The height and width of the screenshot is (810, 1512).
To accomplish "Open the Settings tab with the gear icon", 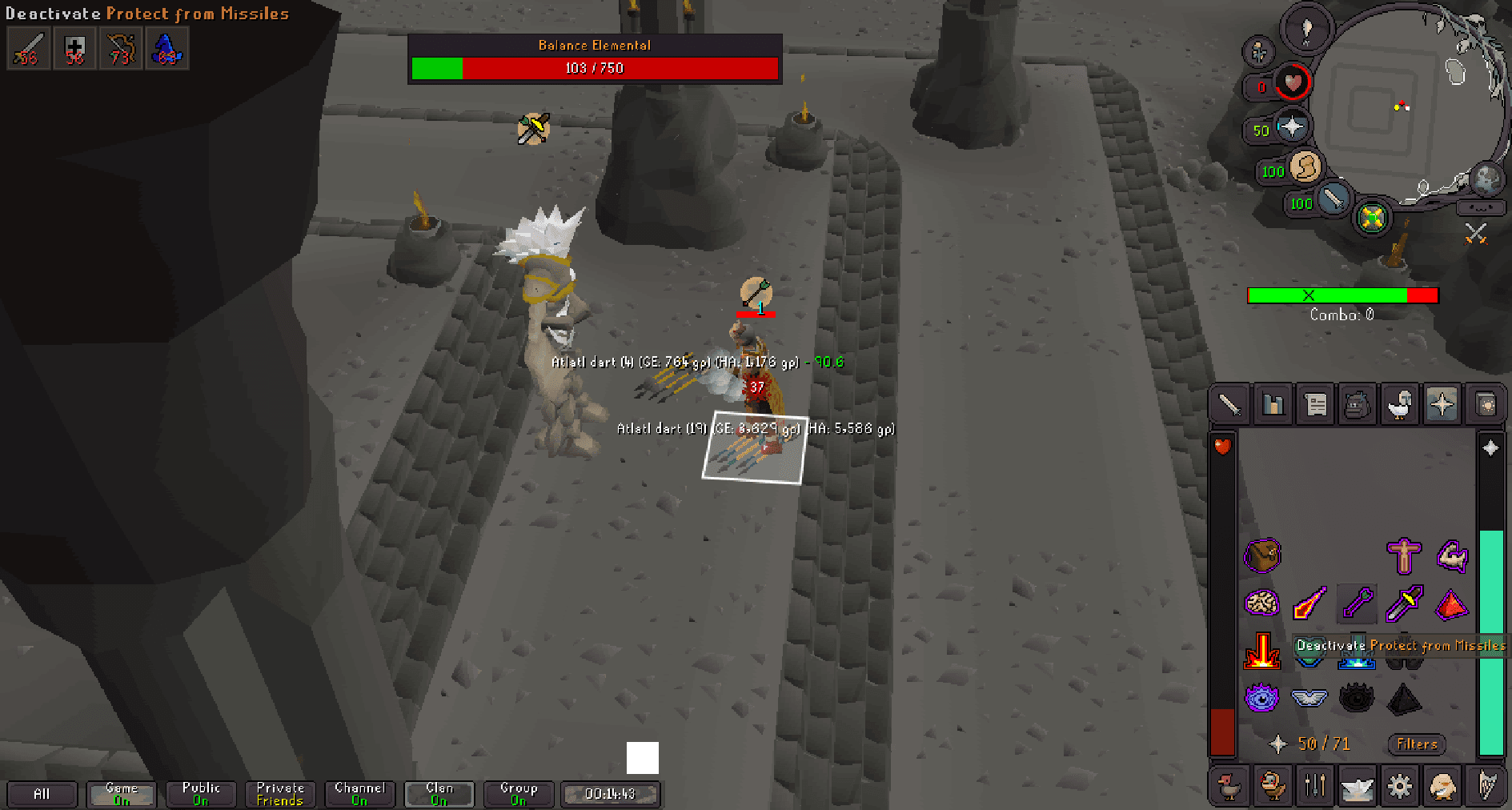I will point(1400,785).
